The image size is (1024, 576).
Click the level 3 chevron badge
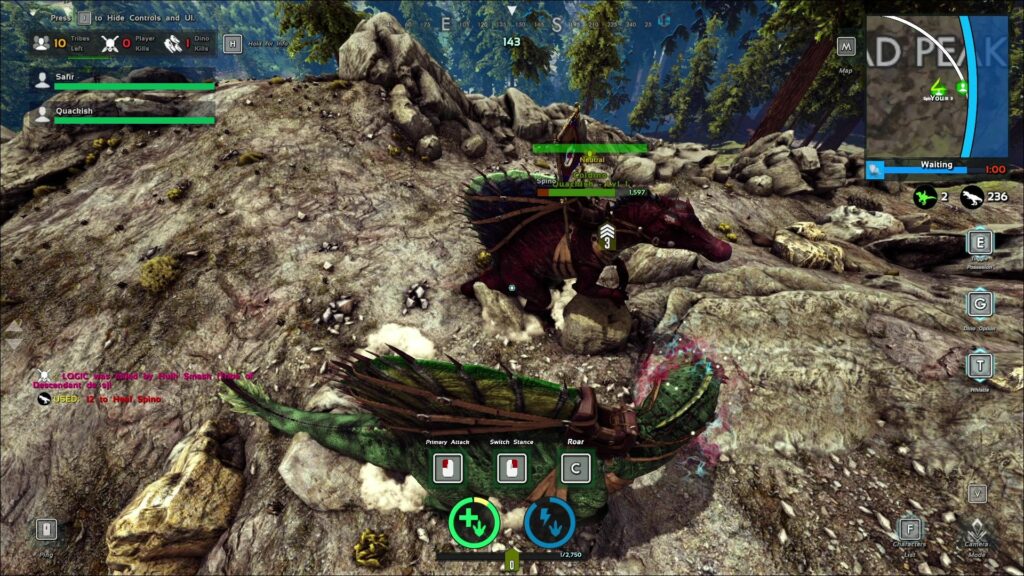coord(607,236)
